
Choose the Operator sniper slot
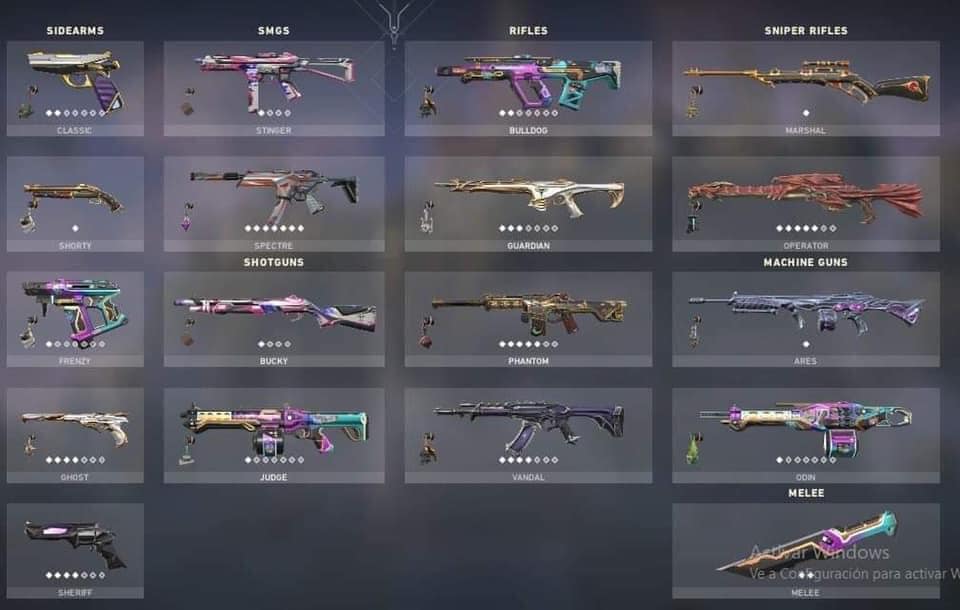click(x=805, y=202)
